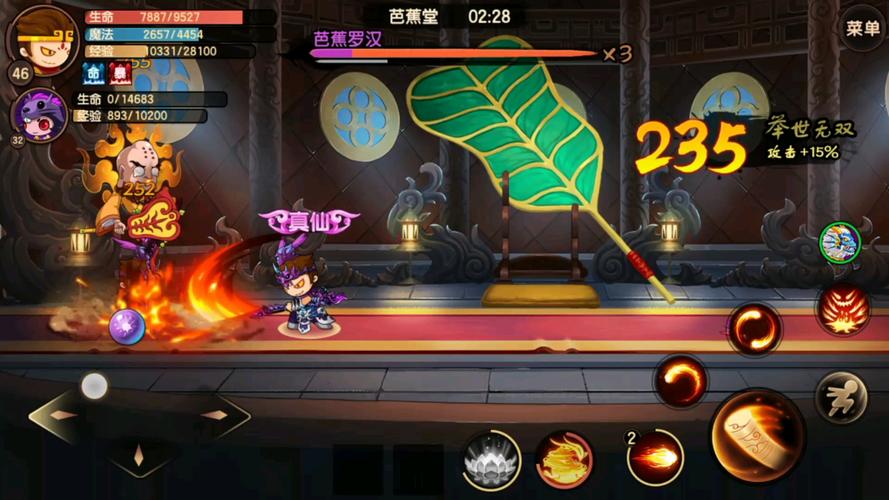Activate the flaming demon face skill
Image resolution: width=889 pixels, height=500 pixels.
click(x=841, y=309)
